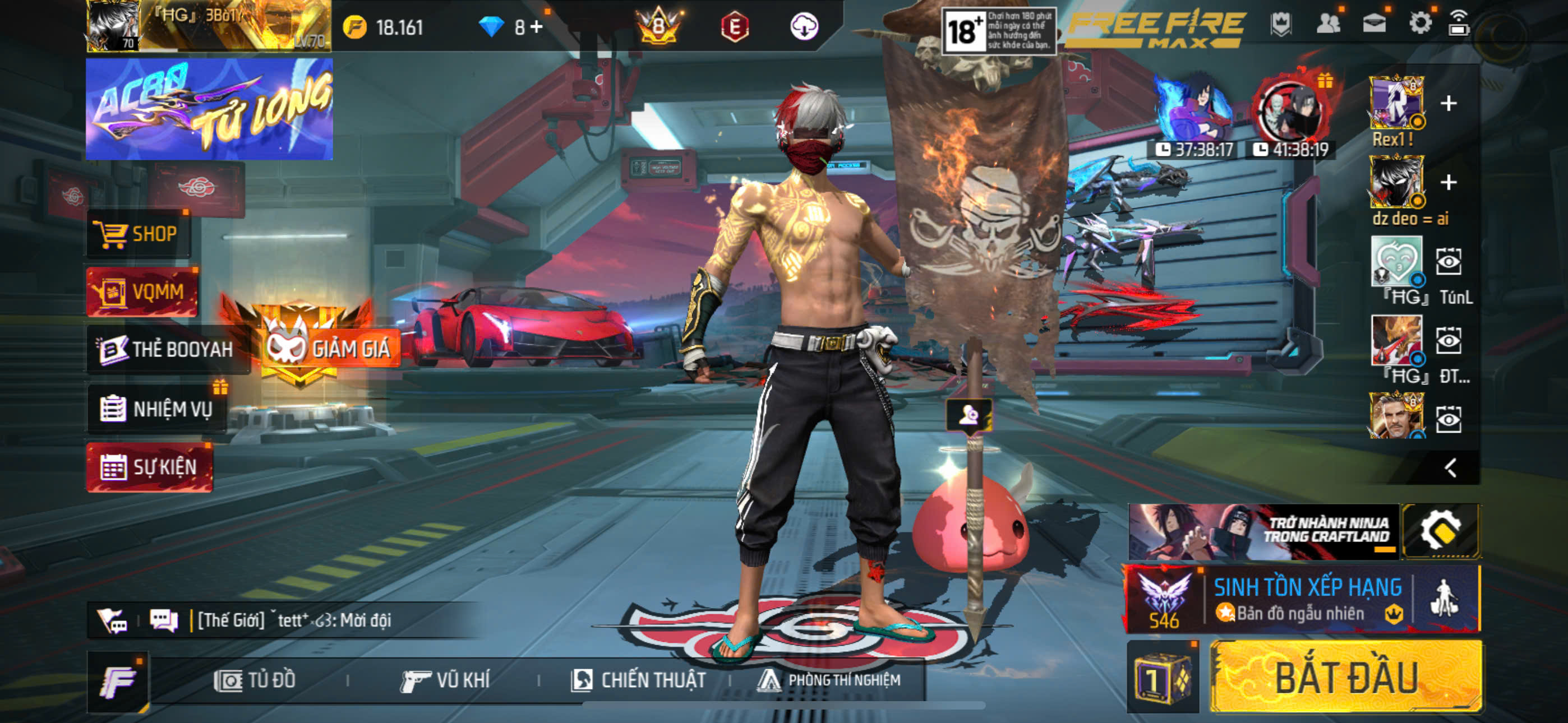Invite friend Rex1 ! to squad

click(x=1449, y=104)
